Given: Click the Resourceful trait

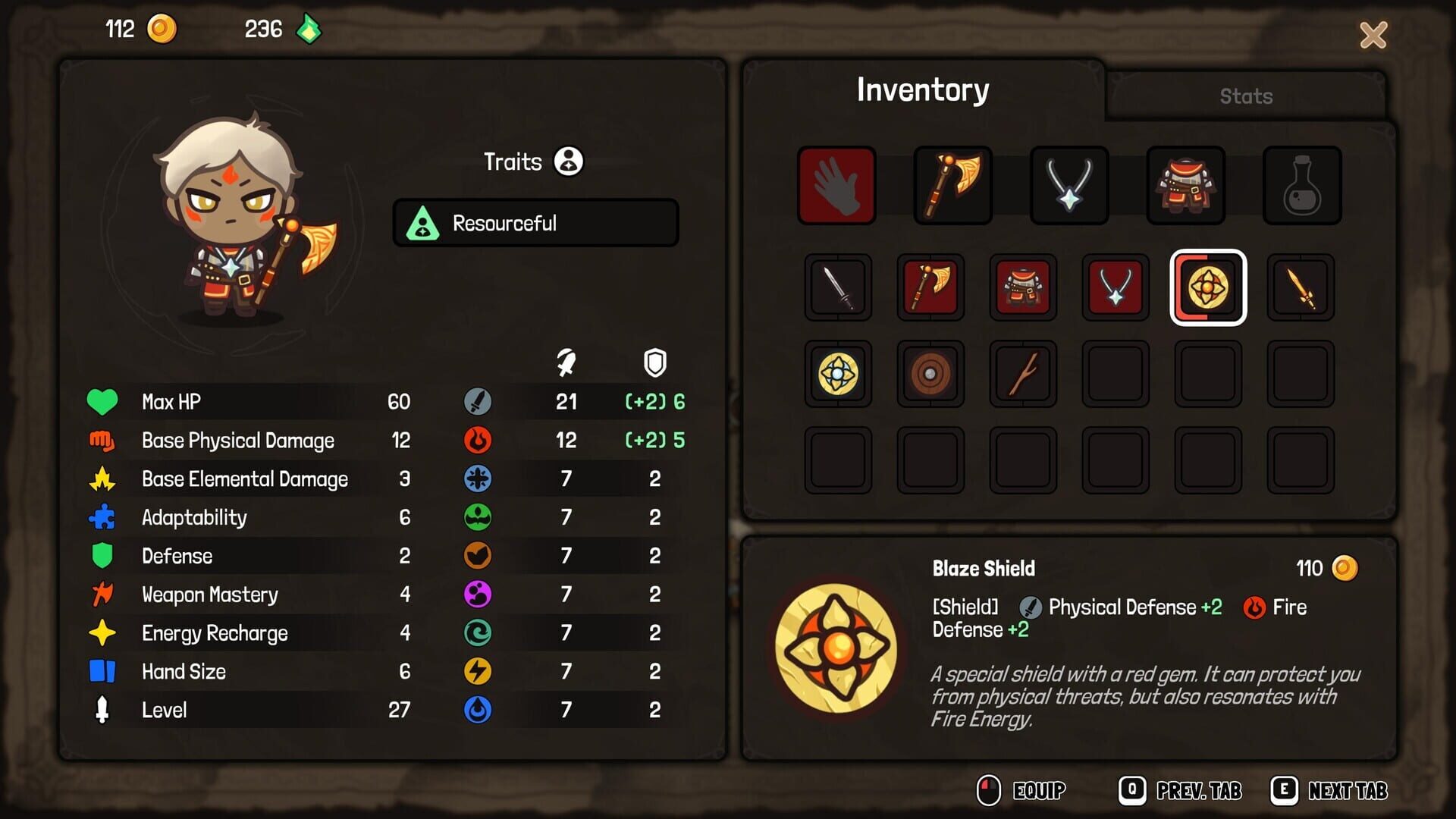Looking at the screenshot, I should 535,222.
